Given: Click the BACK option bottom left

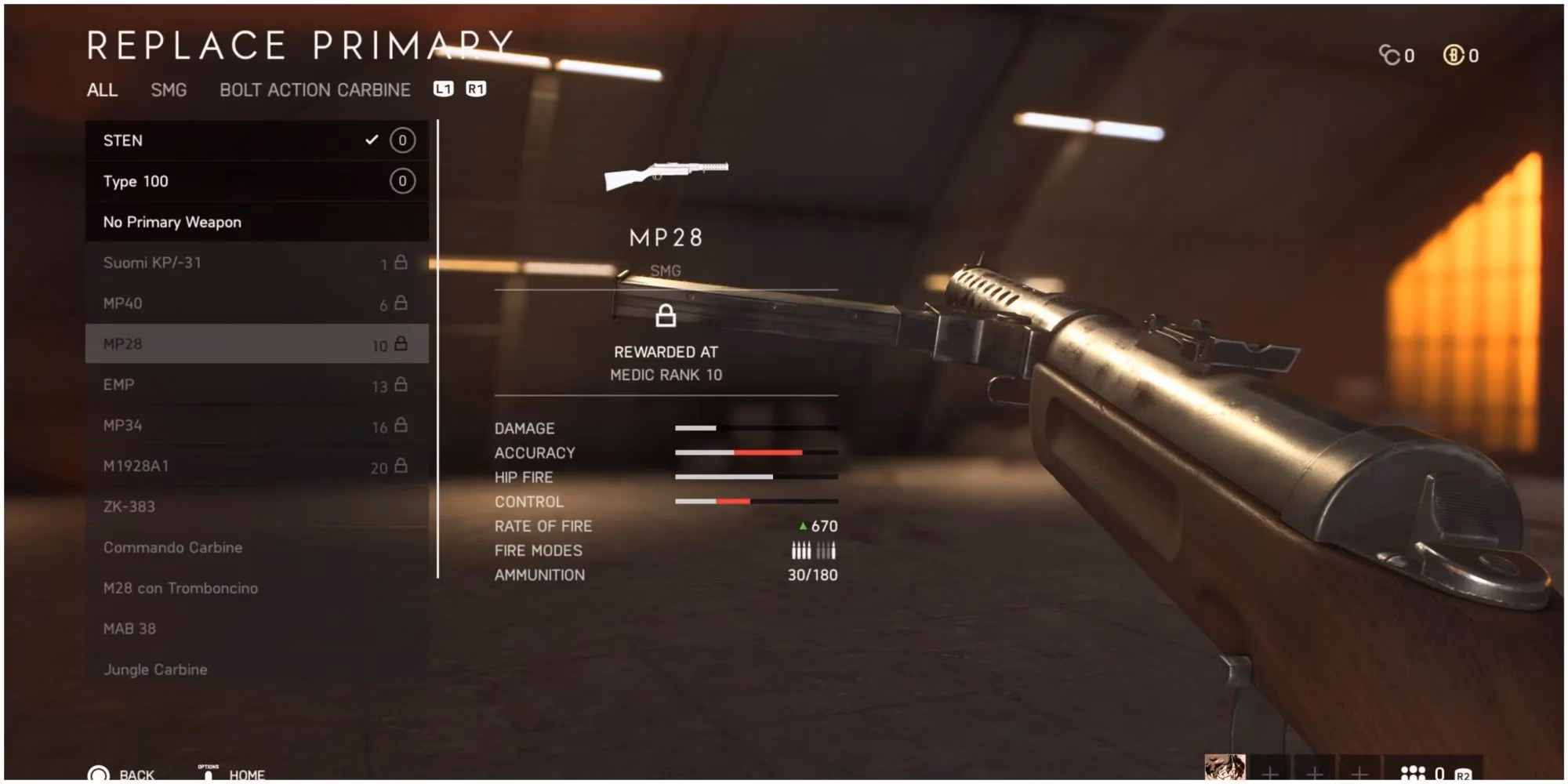Looking at the screenshot, I should tap(136, 774).
